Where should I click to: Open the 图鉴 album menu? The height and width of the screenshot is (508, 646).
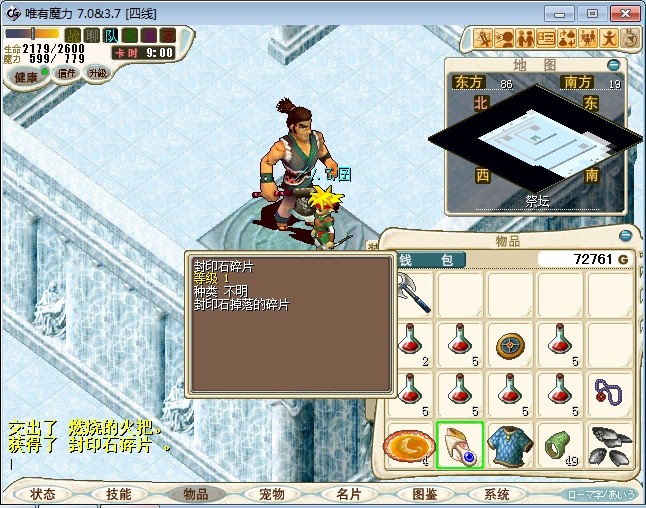tap(424, 494)
